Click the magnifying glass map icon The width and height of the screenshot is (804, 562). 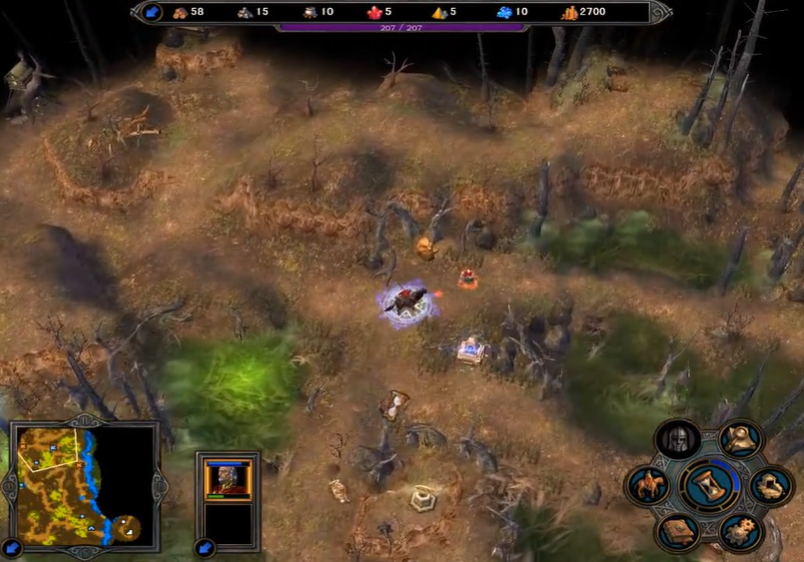pos(741,437)
